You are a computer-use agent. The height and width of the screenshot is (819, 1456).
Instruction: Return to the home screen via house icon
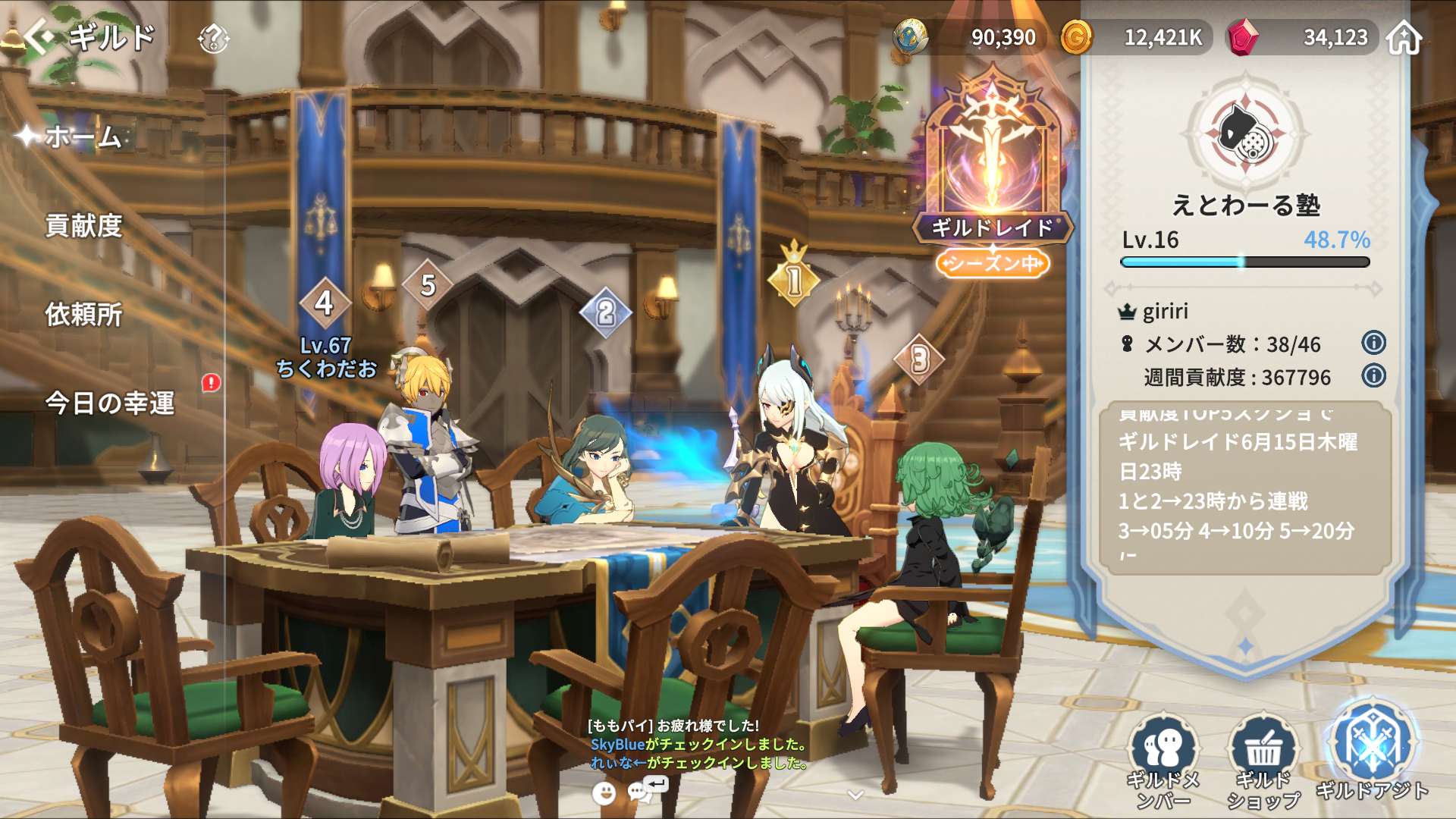1404,38
